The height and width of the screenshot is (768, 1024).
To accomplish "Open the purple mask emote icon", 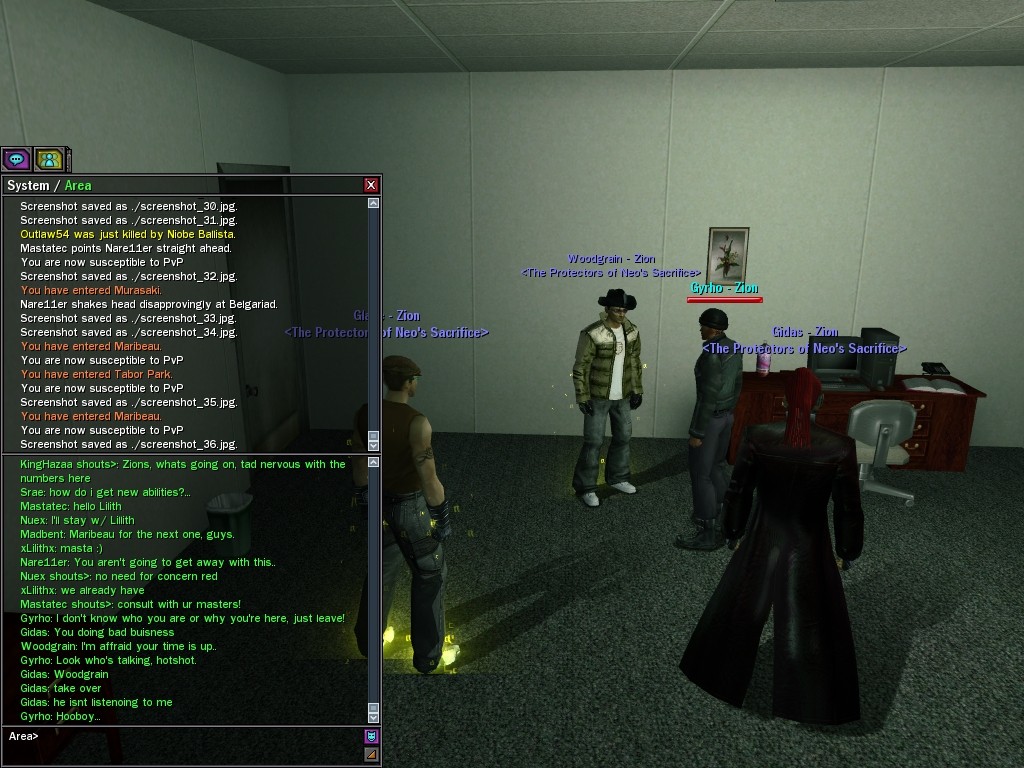I will click(372, 737).
